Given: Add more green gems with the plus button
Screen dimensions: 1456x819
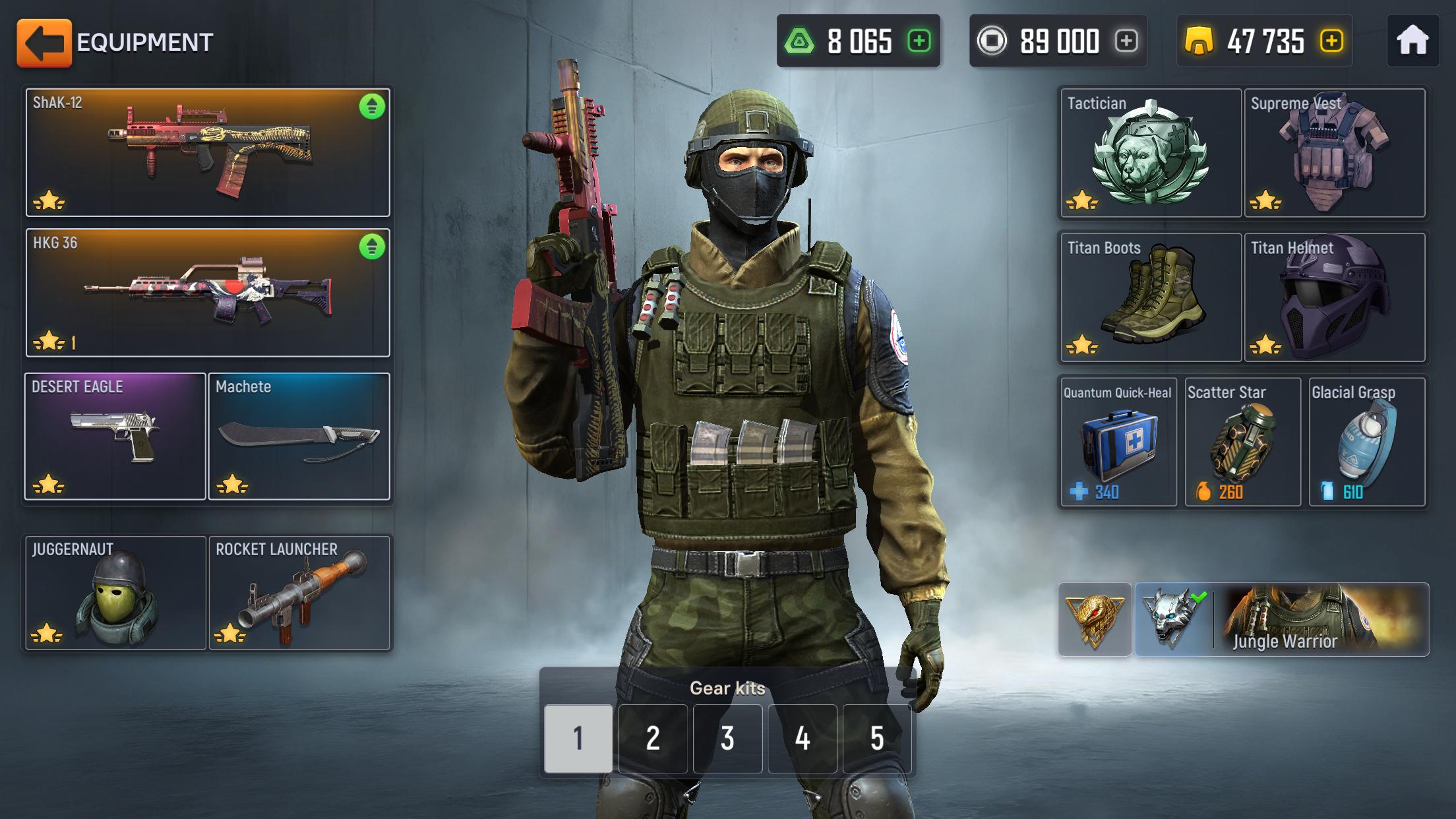Looking at the screenshot, I should pos(918,42).
